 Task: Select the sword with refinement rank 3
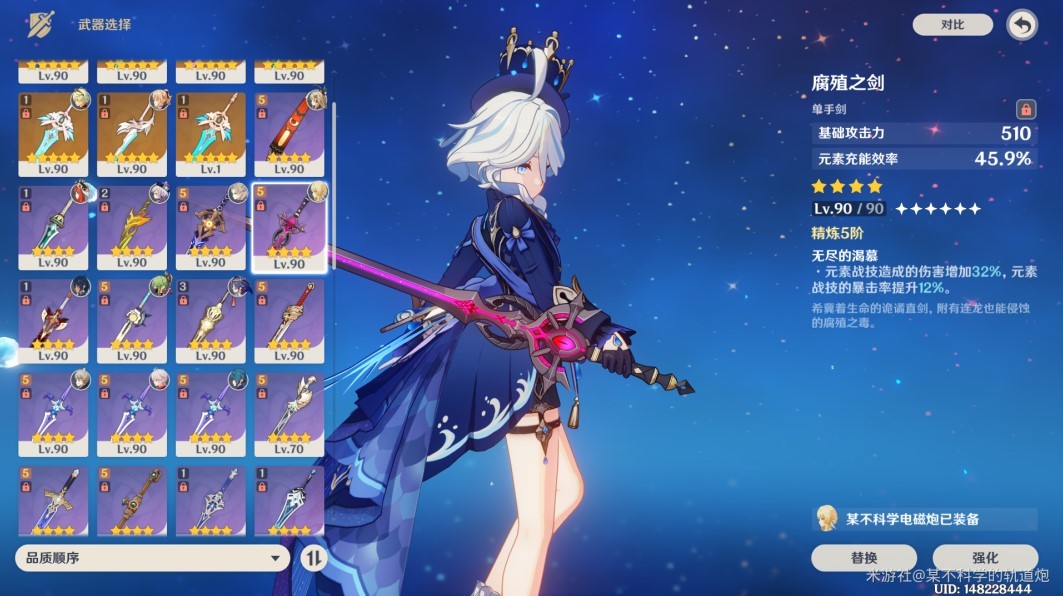click(x=210, y=321)
